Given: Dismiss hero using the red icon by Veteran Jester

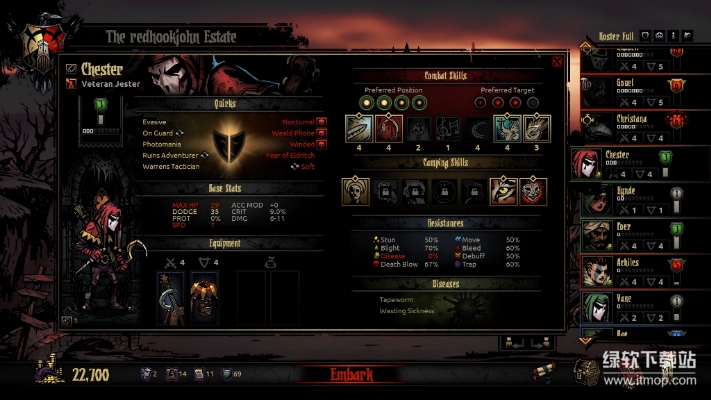Looking at the screenshot, I should click(x=71, y=85).
